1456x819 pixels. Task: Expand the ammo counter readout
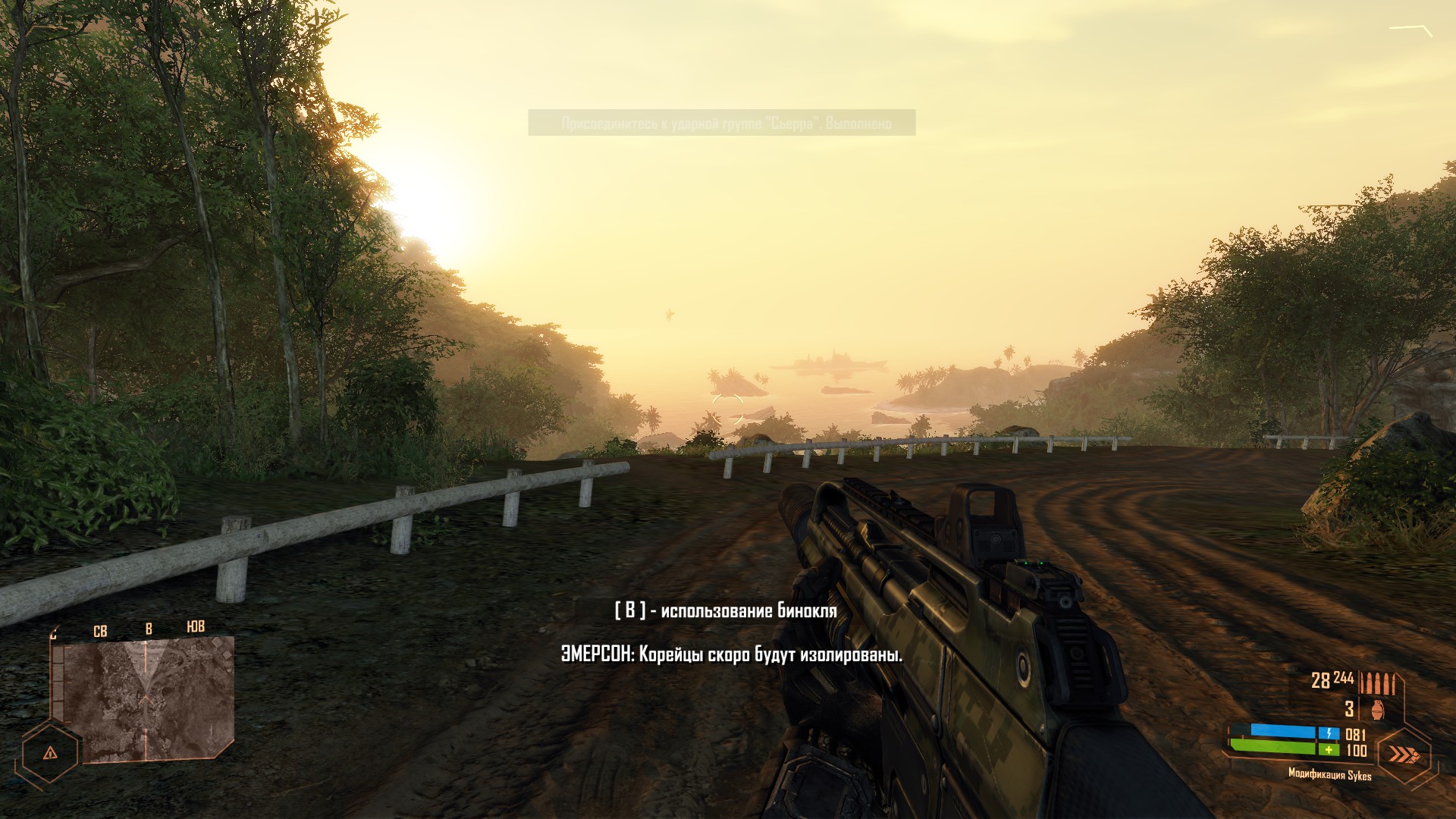coord(1333,679)
